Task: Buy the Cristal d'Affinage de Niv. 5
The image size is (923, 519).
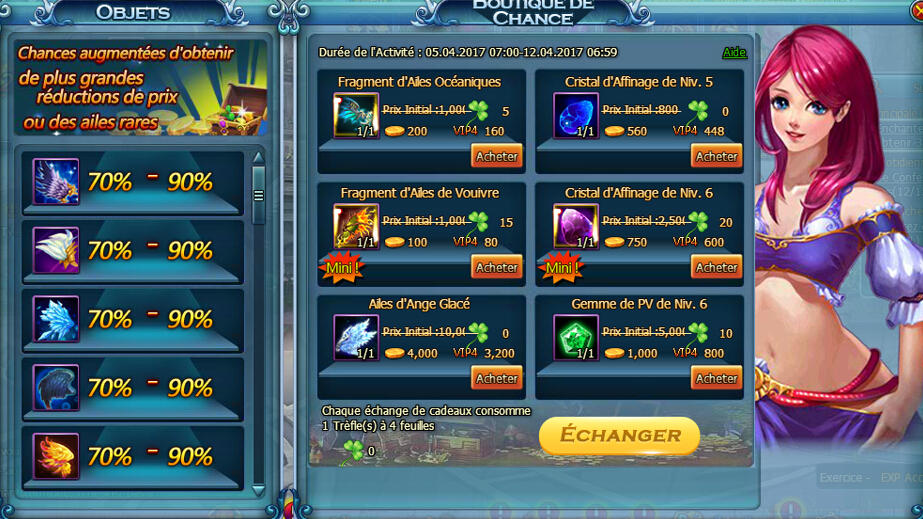Action: point(716,156)
